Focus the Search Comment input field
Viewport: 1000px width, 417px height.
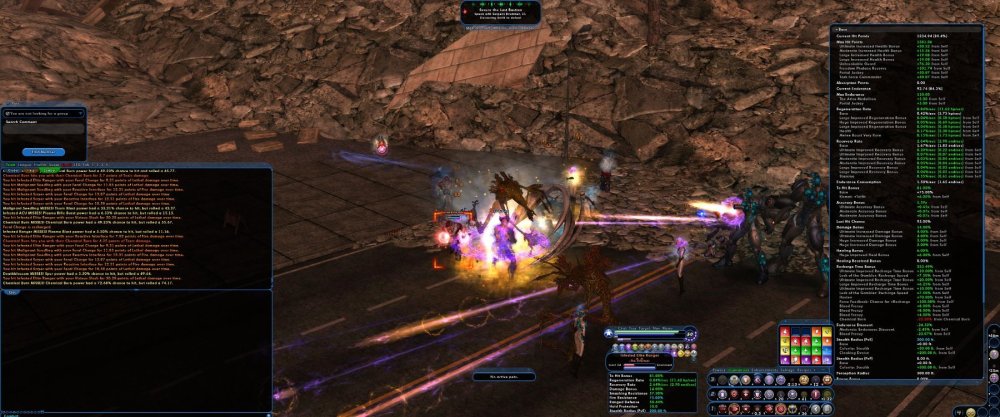(x=42, y=131)
